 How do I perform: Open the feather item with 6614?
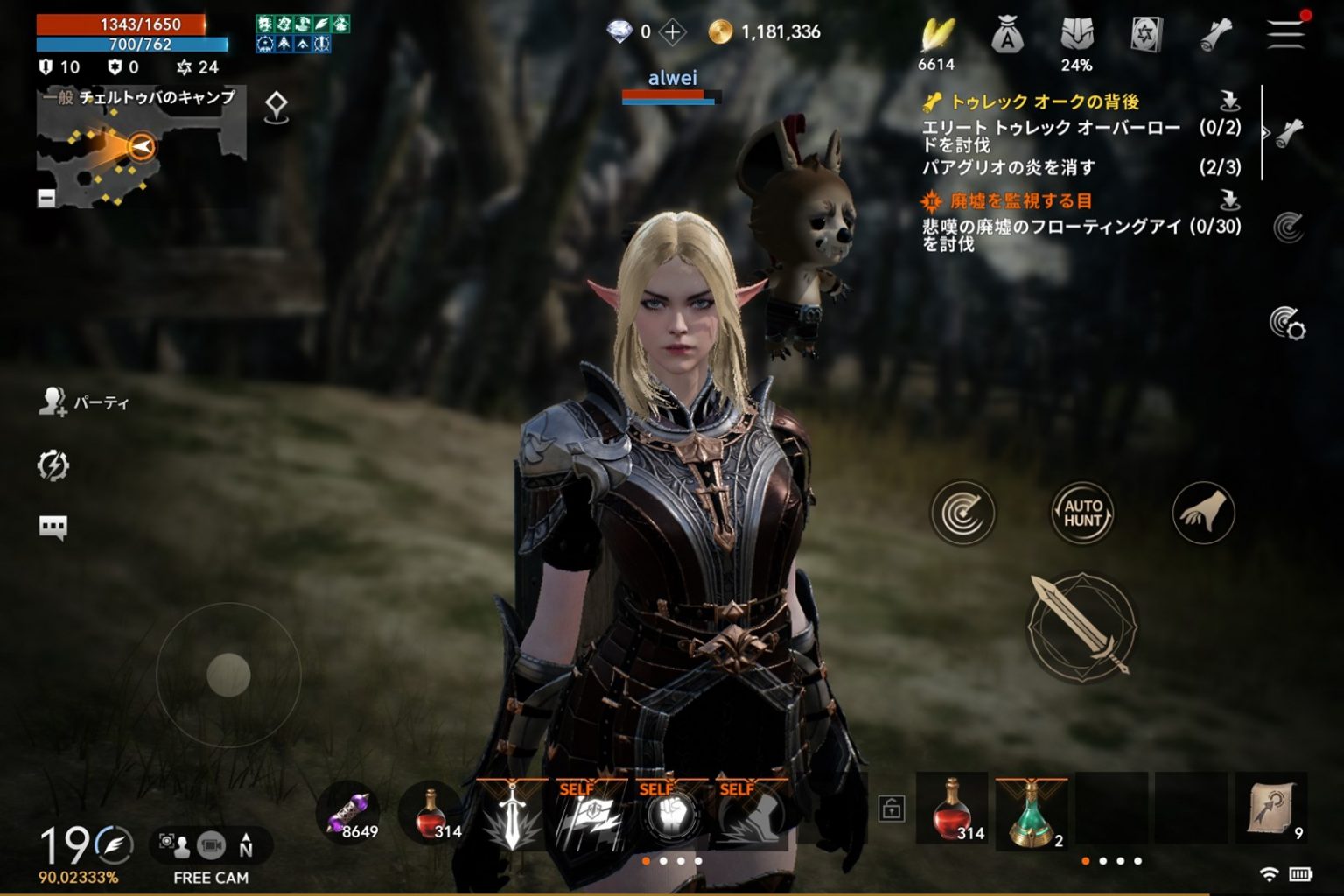coord(936,38)
